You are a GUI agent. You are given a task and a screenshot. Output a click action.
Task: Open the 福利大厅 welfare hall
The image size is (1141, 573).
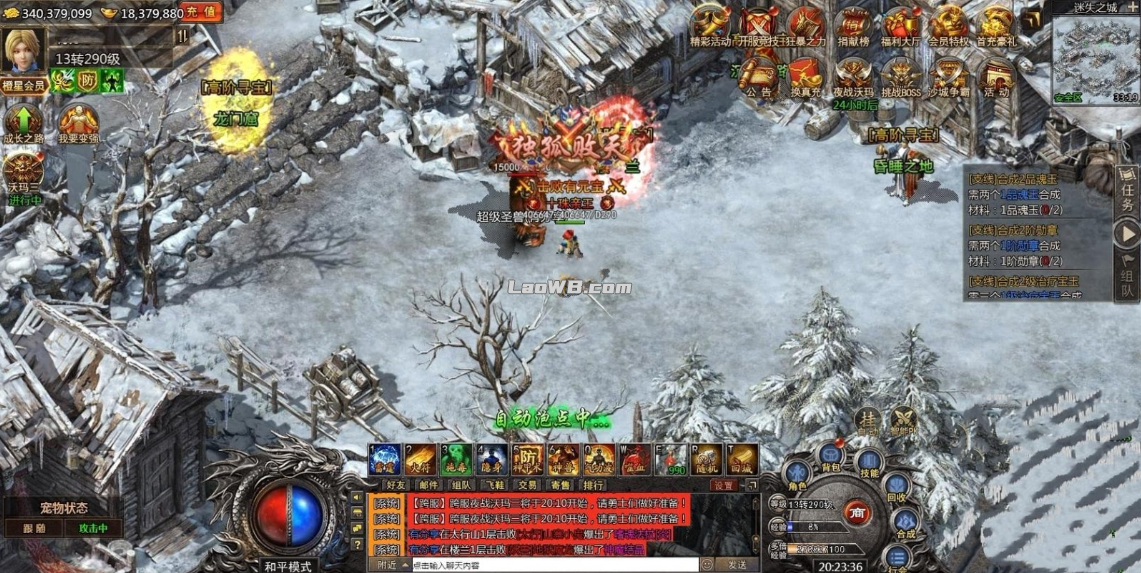pyautogui.click(x=902, y=24)
